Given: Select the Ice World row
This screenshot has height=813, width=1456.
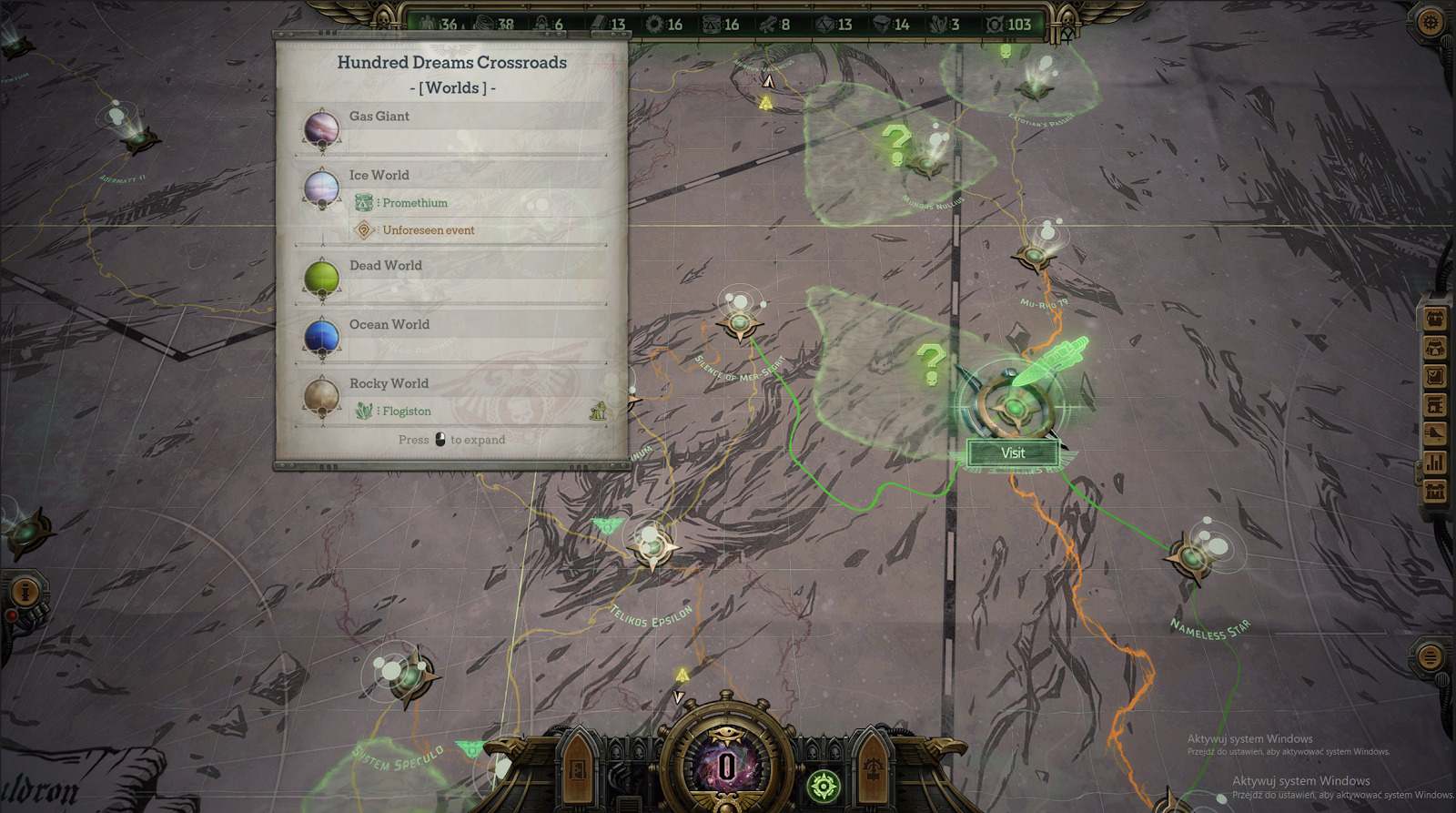Looking at the screenshot, I should point(452,176).
